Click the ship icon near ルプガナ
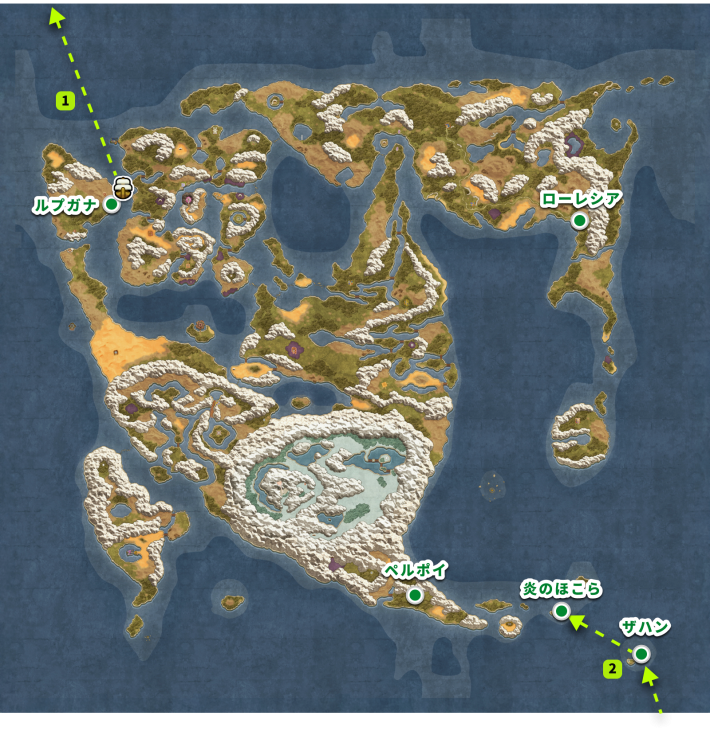710x731 pixels. pos(123,186)
